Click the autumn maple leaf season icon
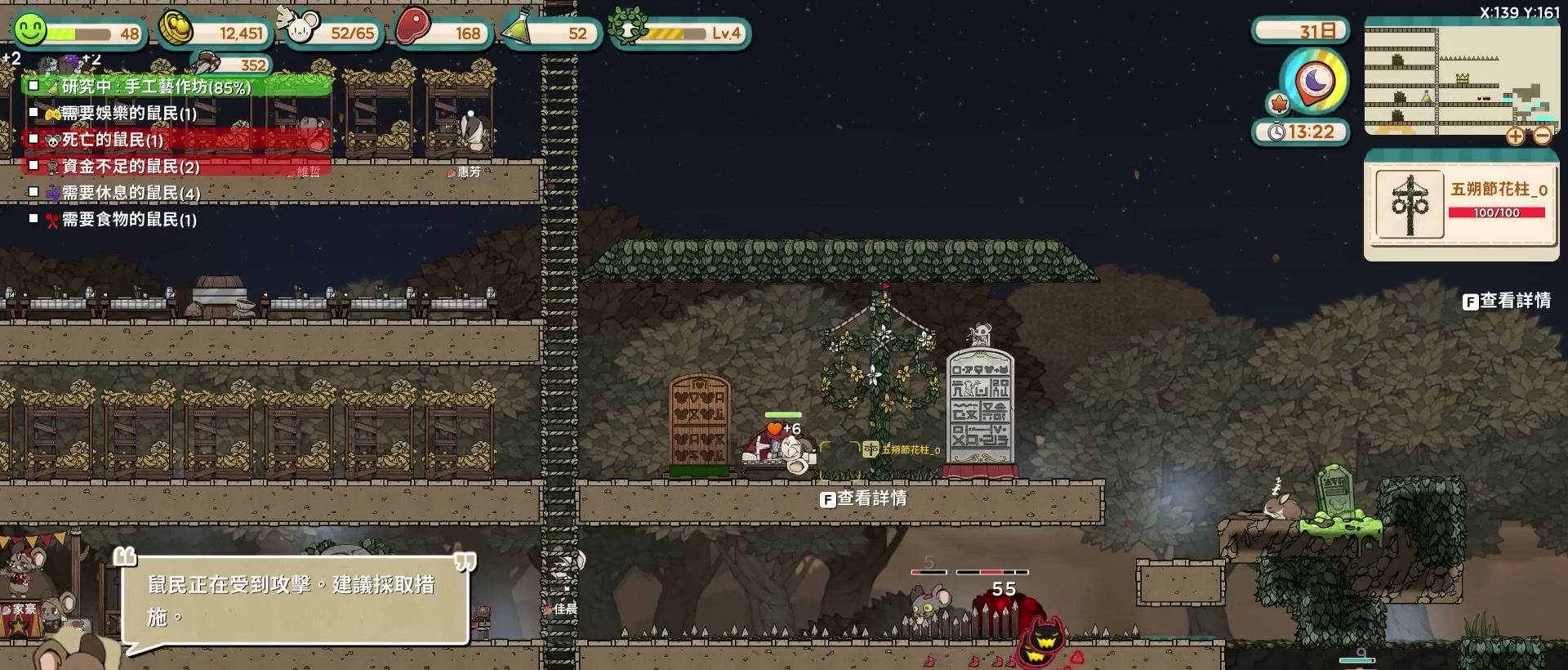Screen dimensions: 1568x670 [1279, 104]
